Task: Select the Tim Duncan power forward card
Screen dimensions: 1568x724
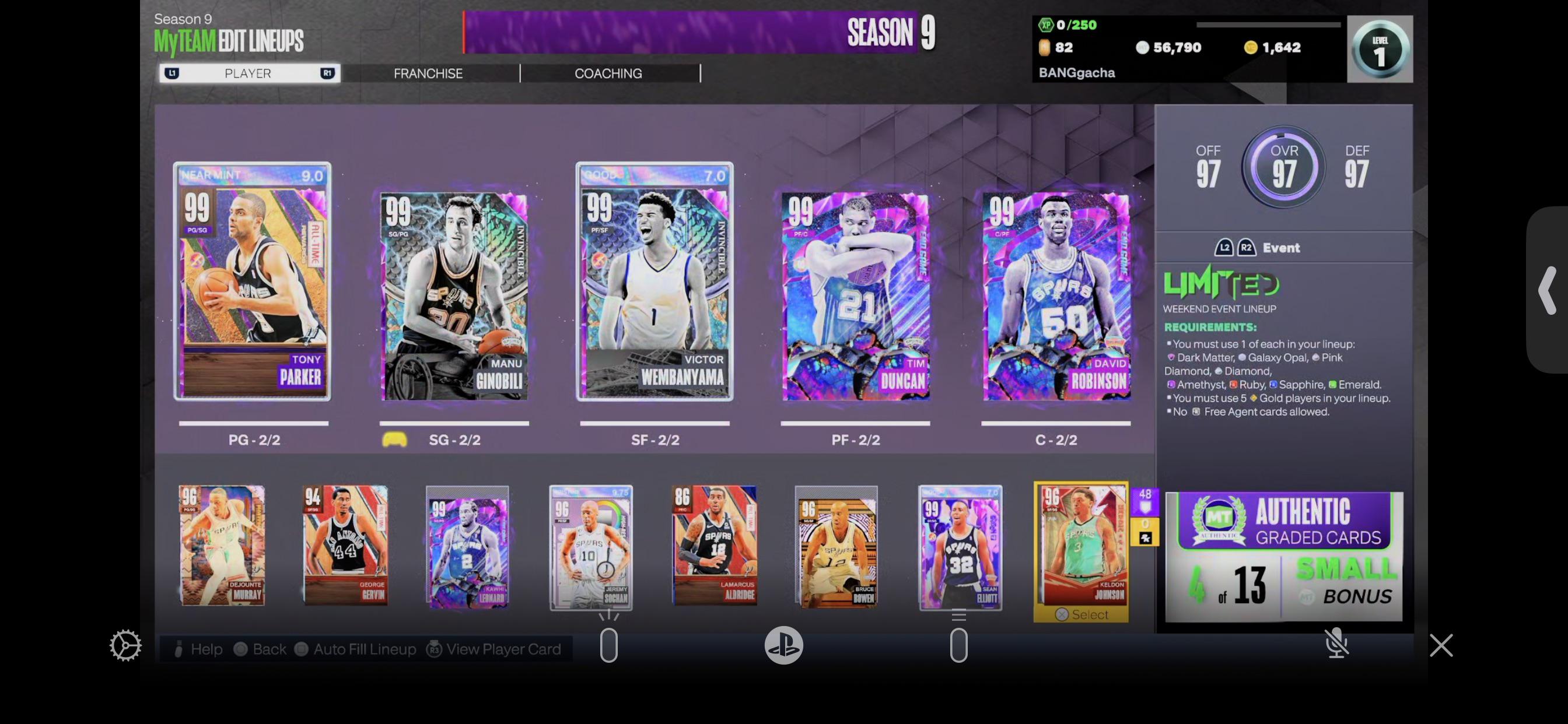Action: click(x=855, y=296)
